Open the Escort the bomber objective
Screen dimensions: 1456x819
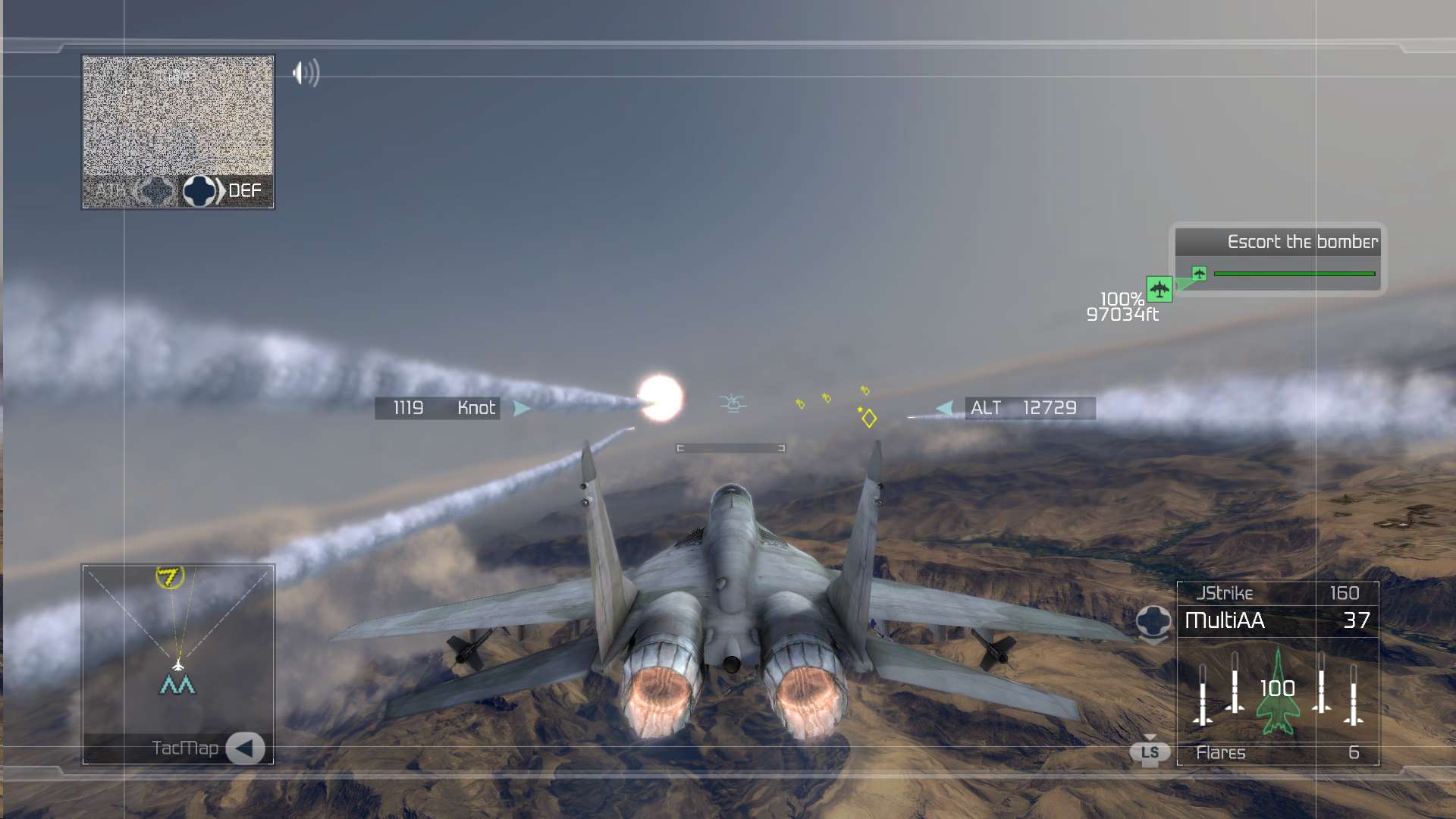coord(1301,242)
